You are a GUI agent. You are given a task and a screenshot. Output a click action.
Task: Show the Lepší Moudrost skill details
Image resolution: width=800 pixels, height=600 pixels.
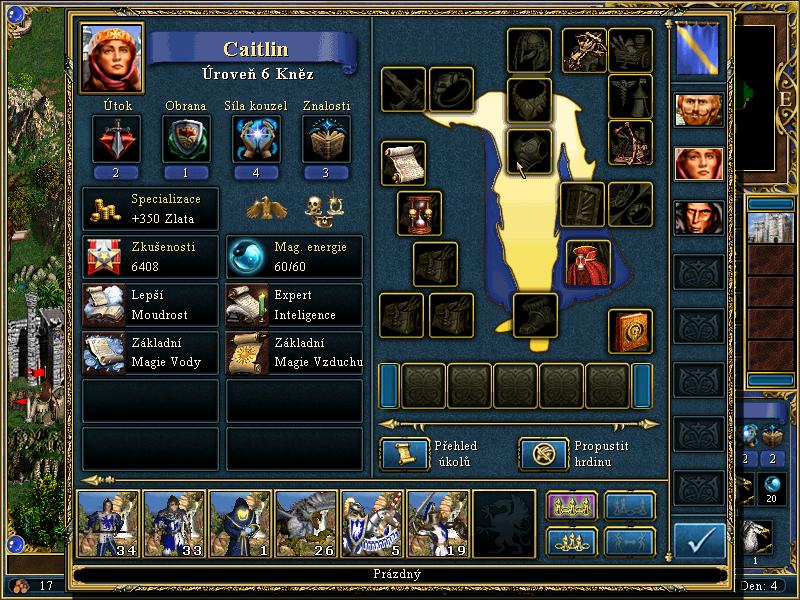150,304
